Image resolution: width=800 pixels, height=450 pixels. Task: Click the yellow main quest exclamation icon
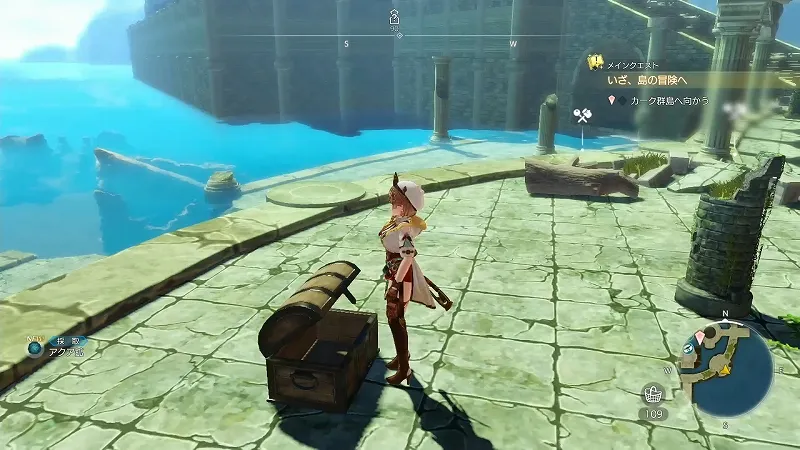[595, 62]
